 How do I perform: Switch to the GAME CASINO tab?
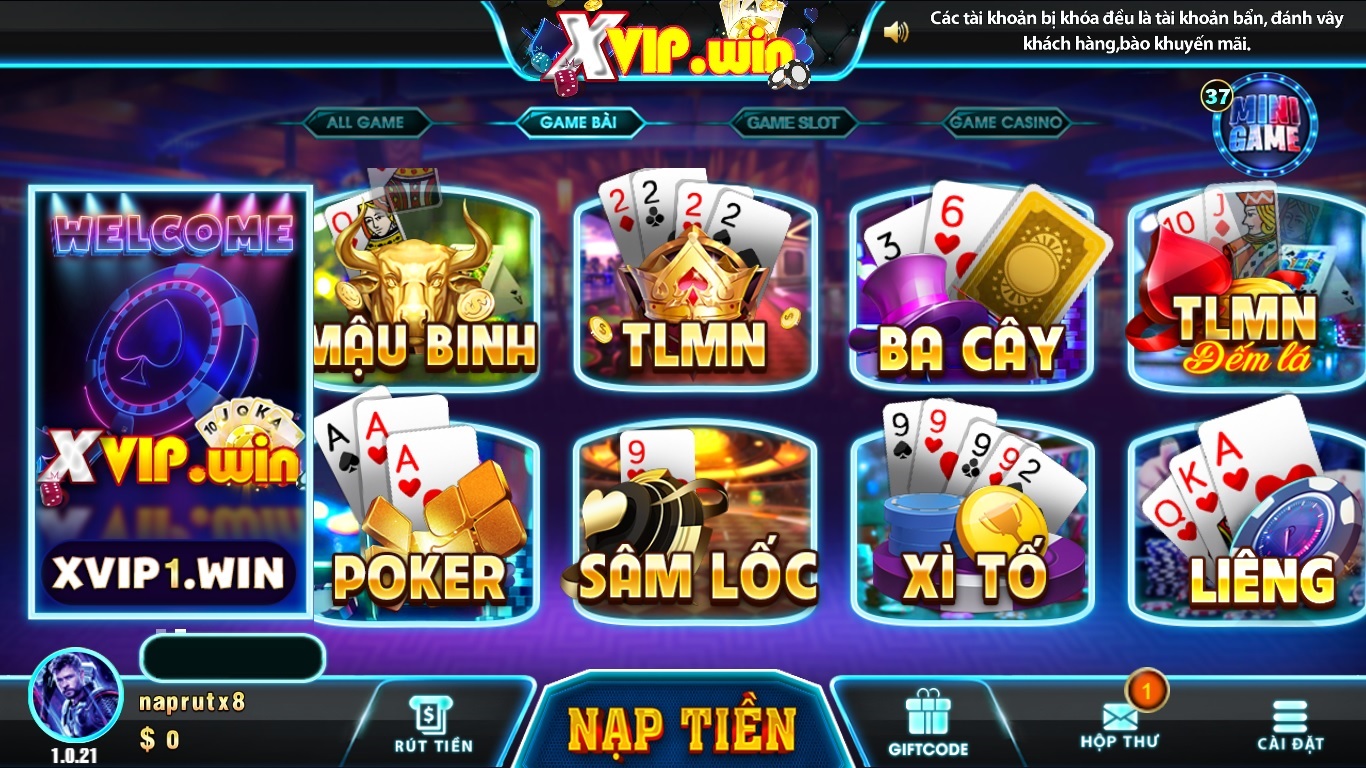pos(1004,122)
